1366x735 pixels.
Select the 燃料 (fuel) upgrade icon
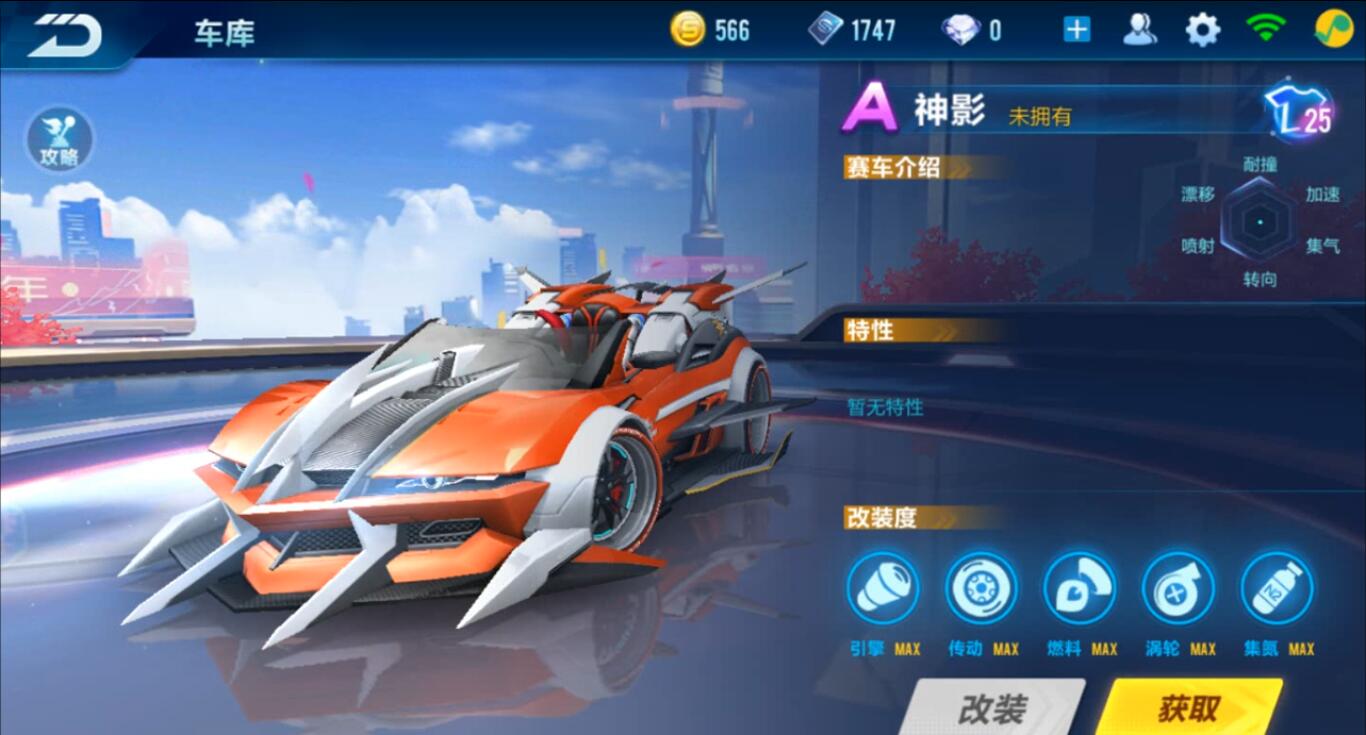click(x=1079, y=590)
